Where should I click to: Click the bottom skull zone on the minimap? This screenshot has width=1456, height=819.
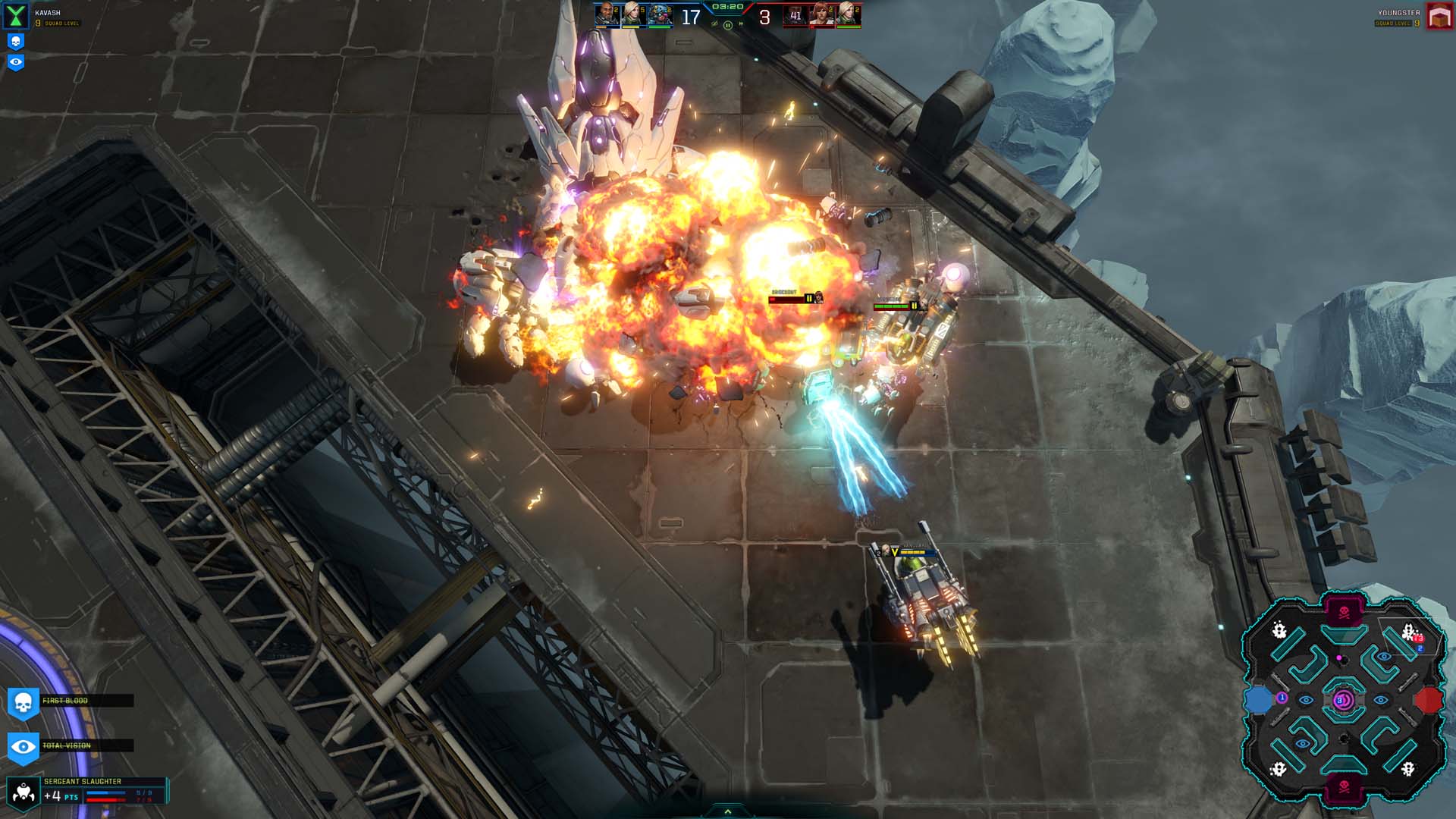1344,787
